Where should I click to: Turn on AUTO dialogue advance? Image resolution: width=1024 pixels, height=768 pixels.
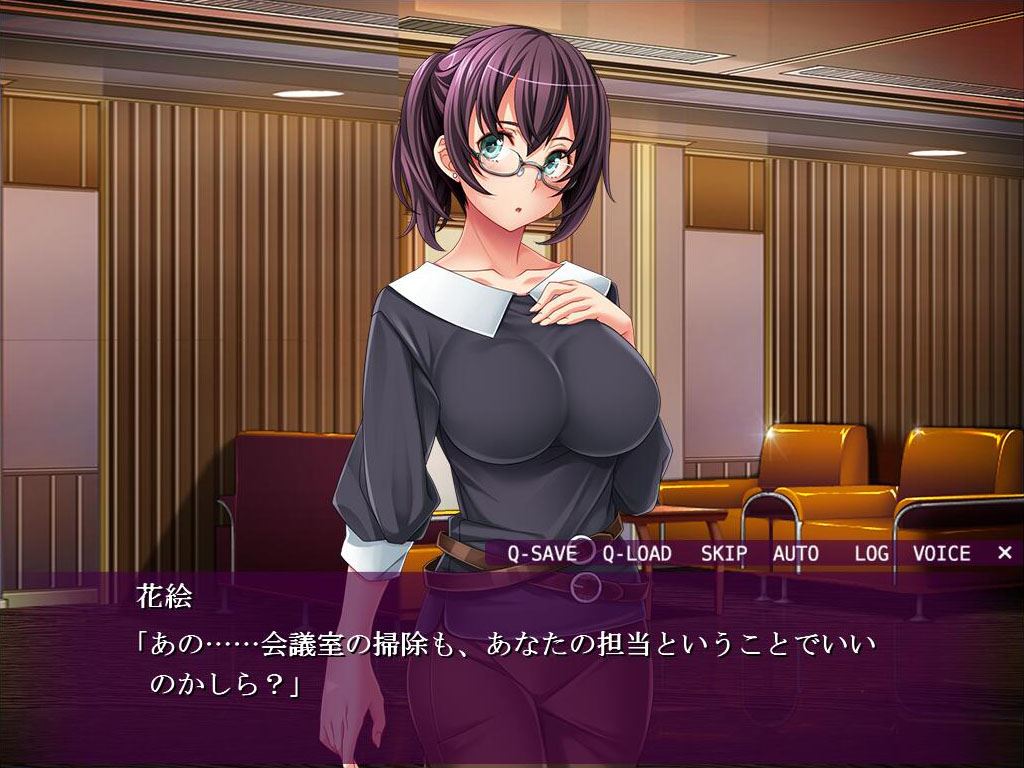coord(795,553)
